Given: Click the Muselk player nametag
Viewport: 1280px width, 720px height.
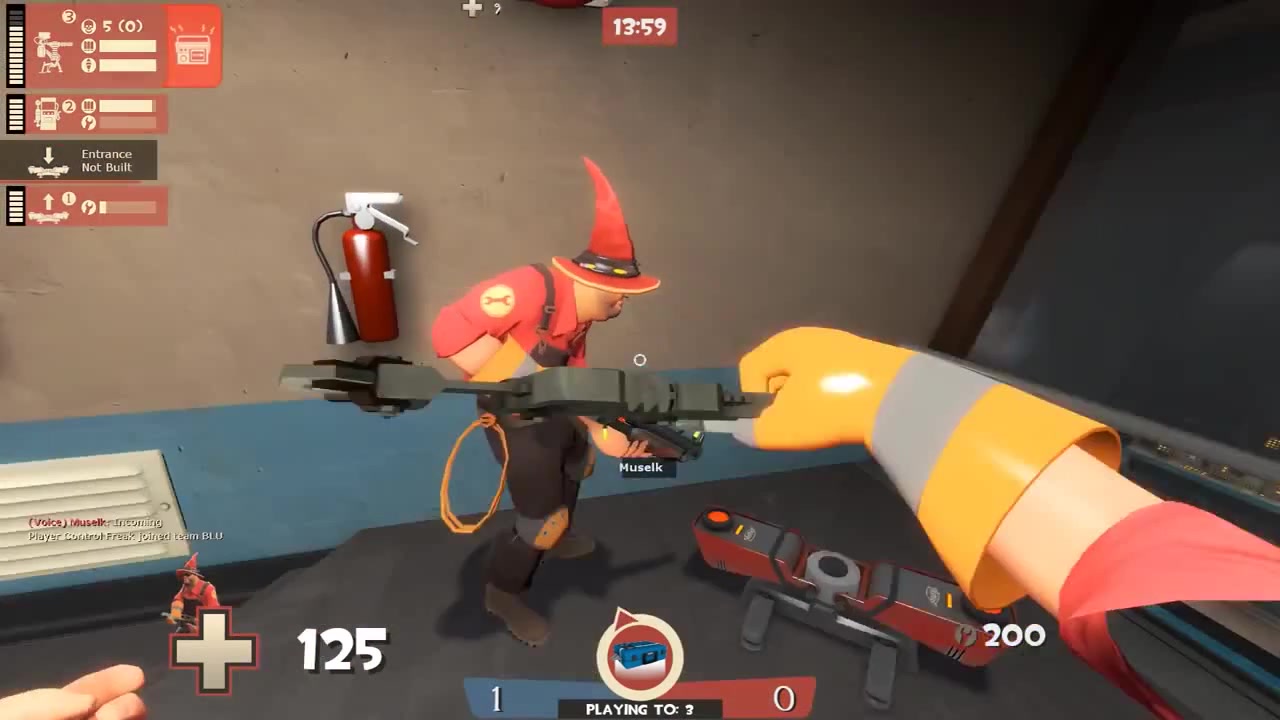Looking at the screenshot, I should (x=641, y=467).
